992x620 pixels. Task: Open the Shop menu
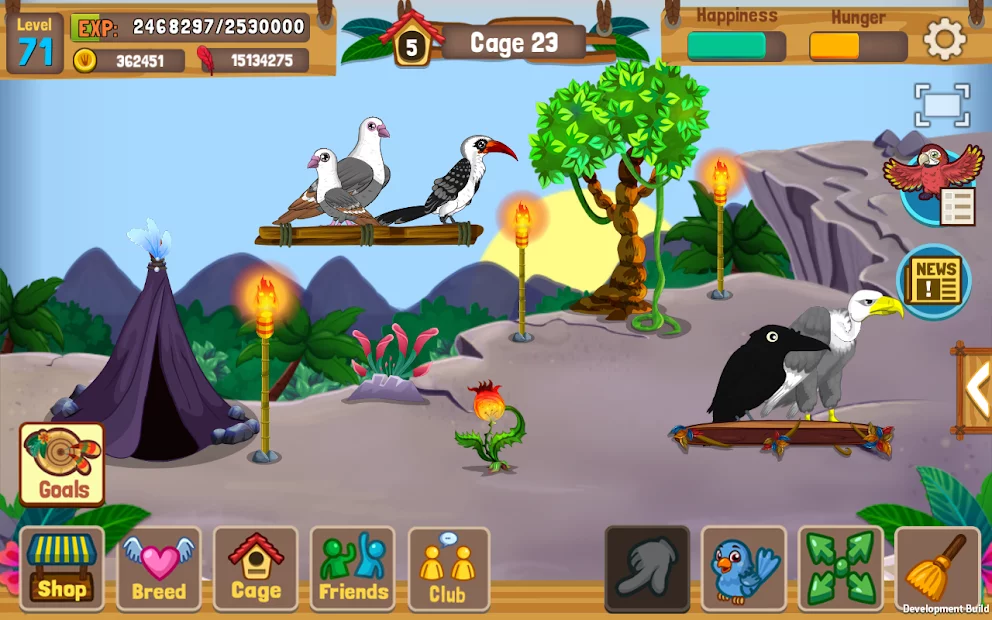click(x=62, y=568)
